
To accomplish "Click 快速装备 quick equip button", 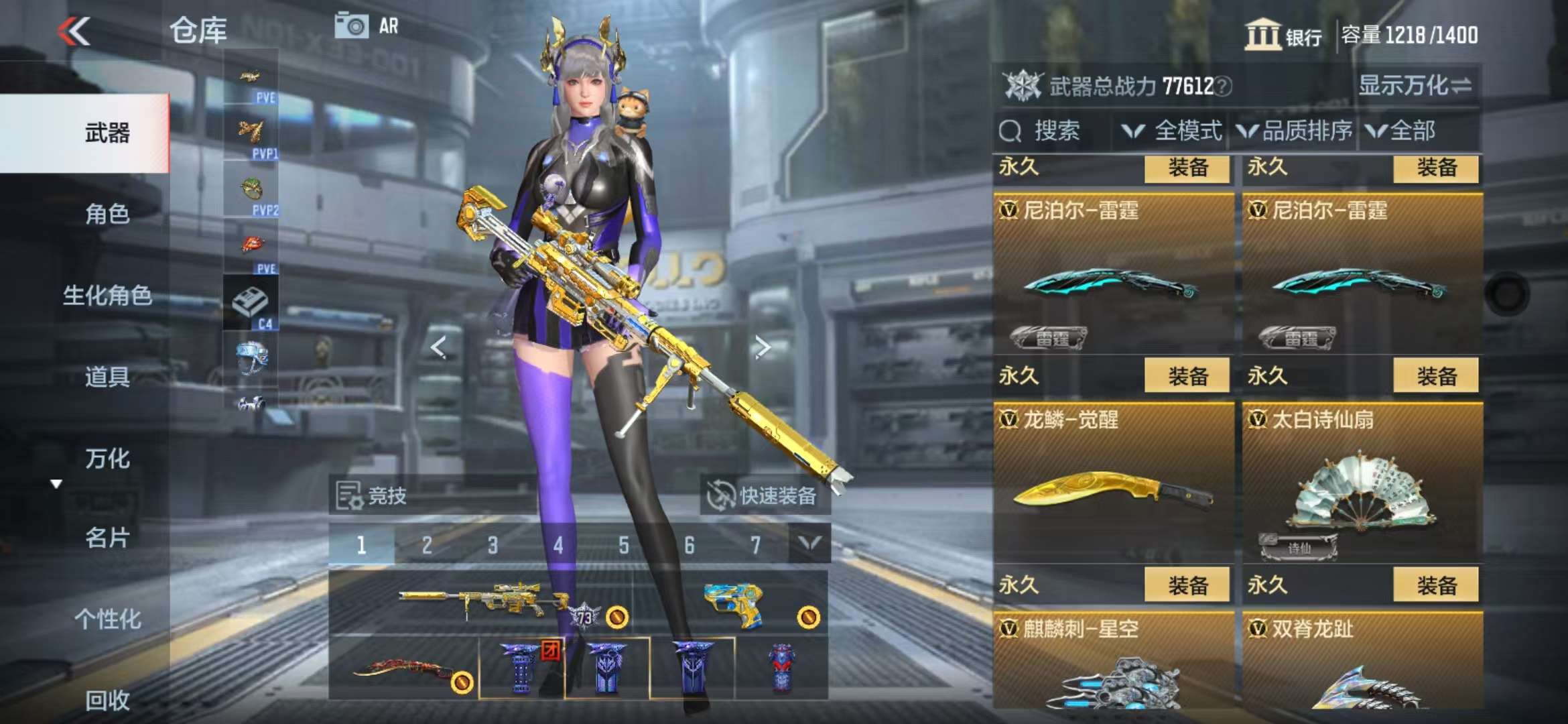I will 765,496.
